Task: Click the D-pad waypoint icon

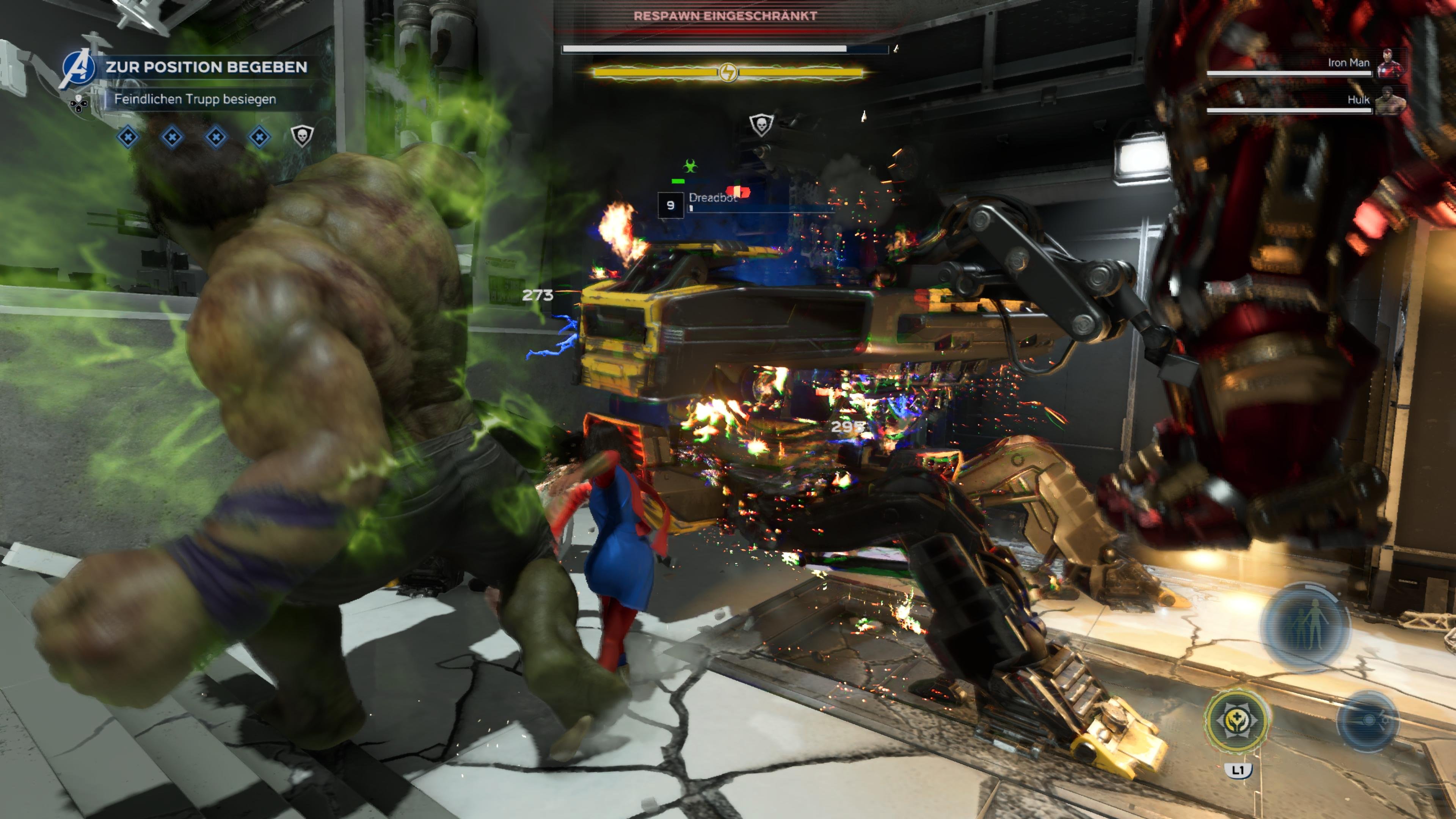Action: point(79,104)
